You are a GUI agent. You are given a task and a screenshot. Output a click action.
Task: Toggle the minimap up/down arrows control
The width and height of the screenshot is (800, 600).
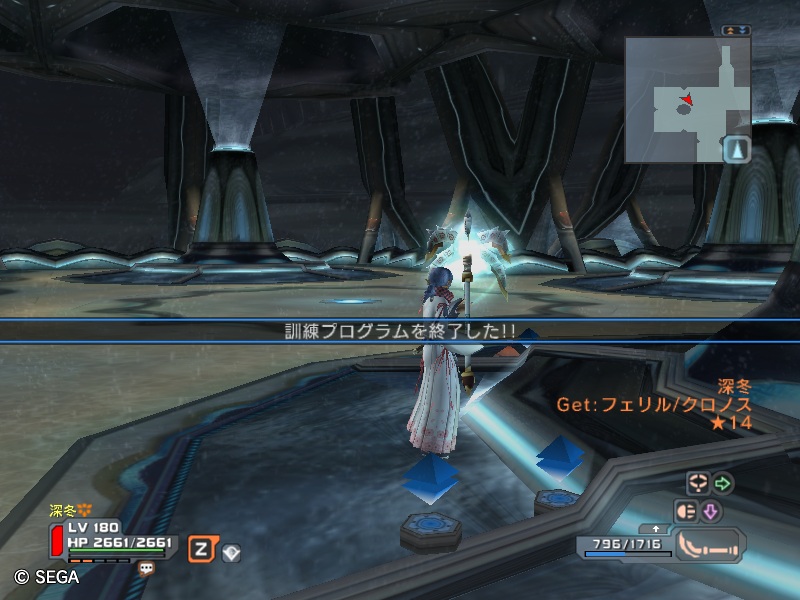tap(736, 30)
